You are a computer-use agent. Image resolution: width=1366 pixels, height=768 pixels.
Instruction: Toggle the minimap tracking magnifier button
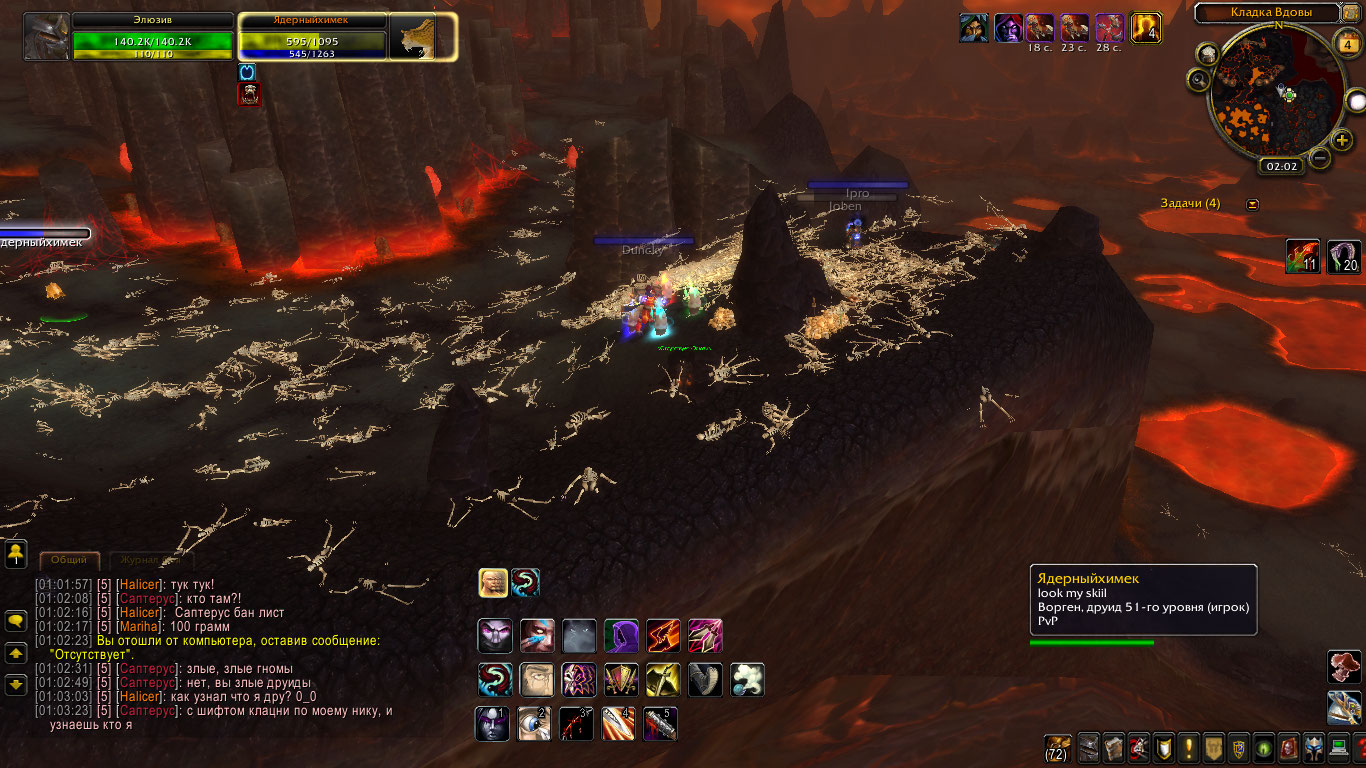(1199, 78)
